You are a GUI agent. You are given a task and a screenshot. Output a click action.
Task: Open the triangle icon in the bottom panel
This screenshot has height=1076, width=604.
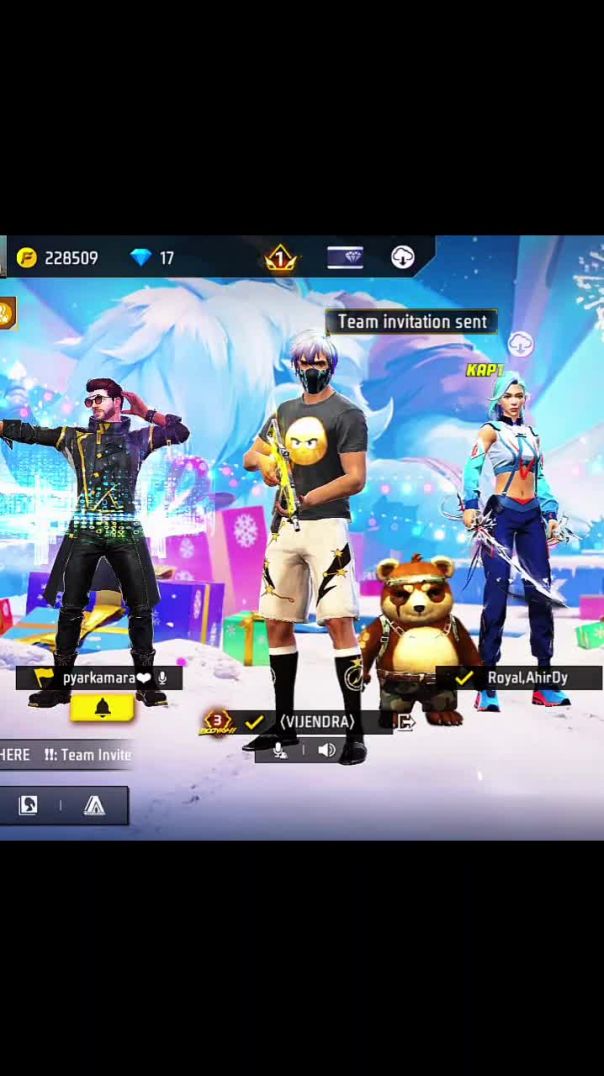pos(94,806)
